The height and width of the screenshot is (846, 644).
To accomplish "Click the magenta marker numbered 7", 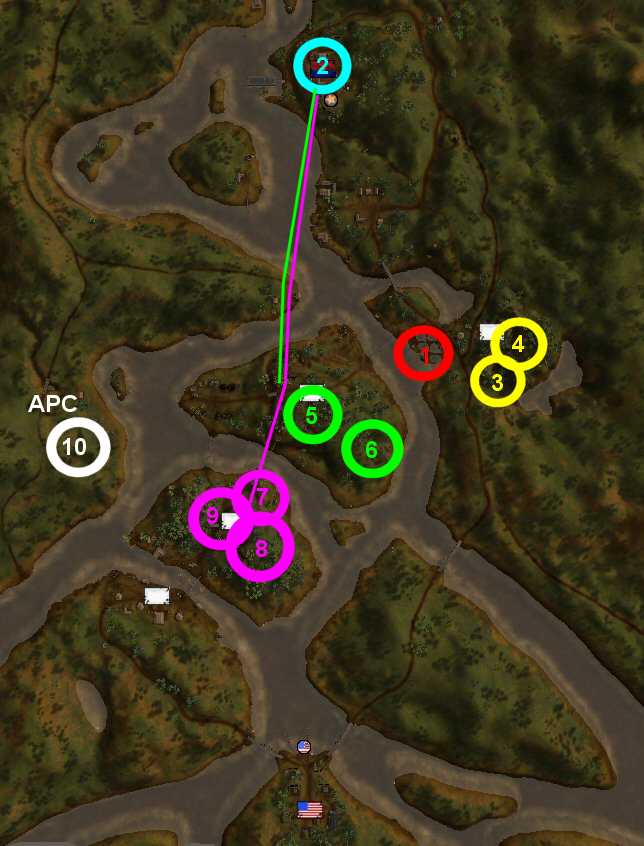I will (x=261, y=495).
